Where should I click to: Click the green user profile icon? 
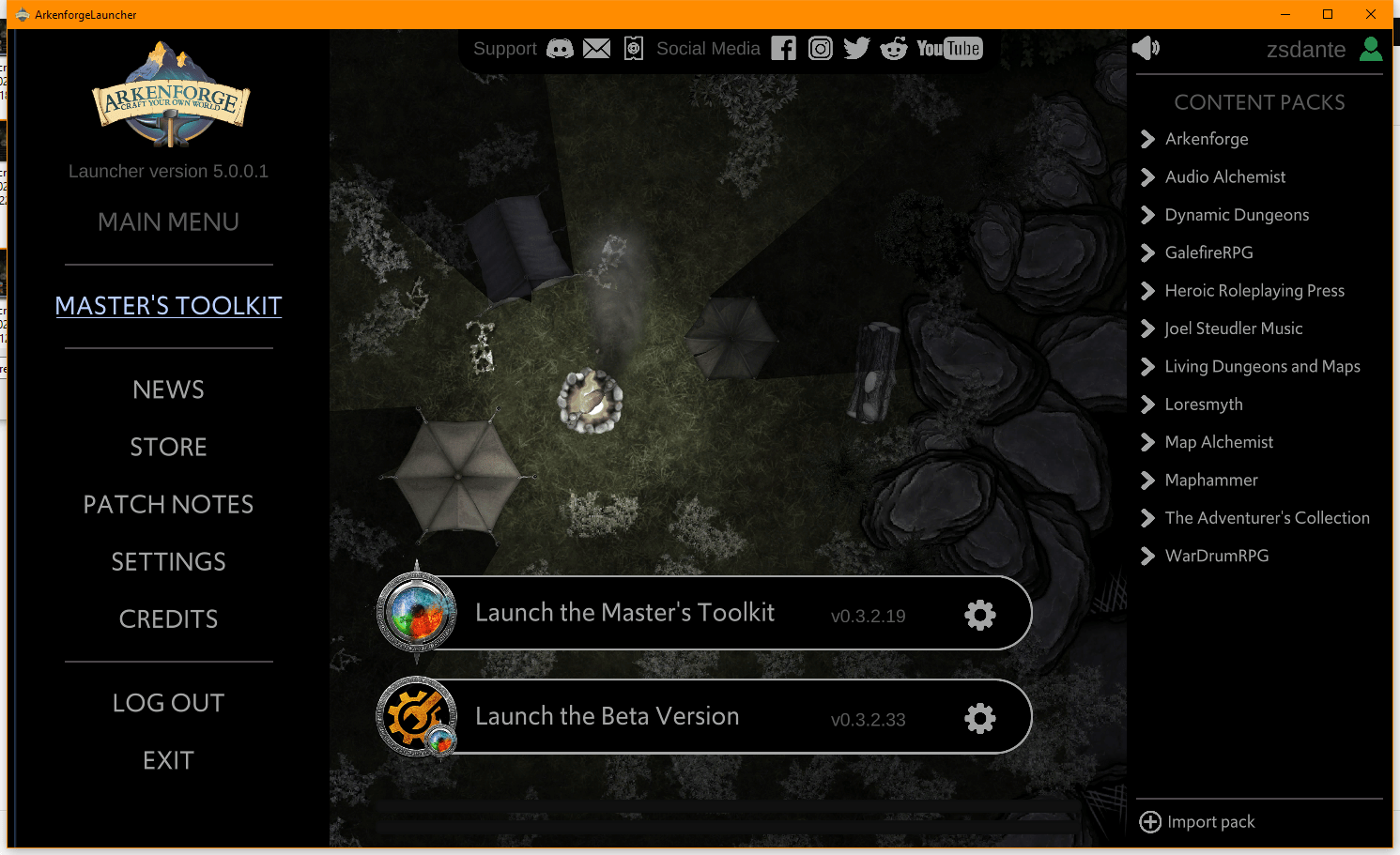coord(1371,49)
